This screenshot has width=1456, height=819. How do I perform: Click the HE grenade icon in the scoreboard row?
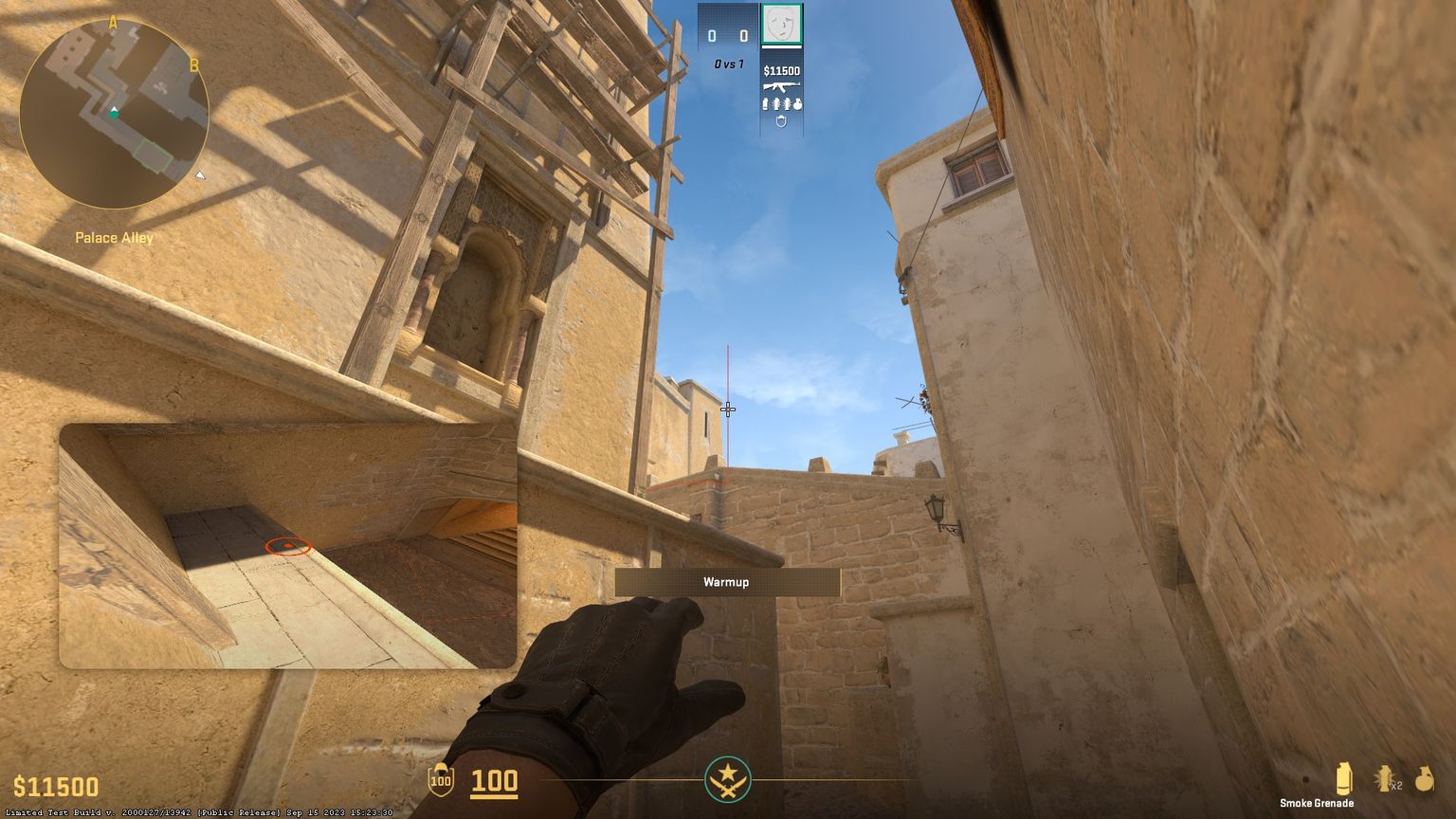click(797, 103)
